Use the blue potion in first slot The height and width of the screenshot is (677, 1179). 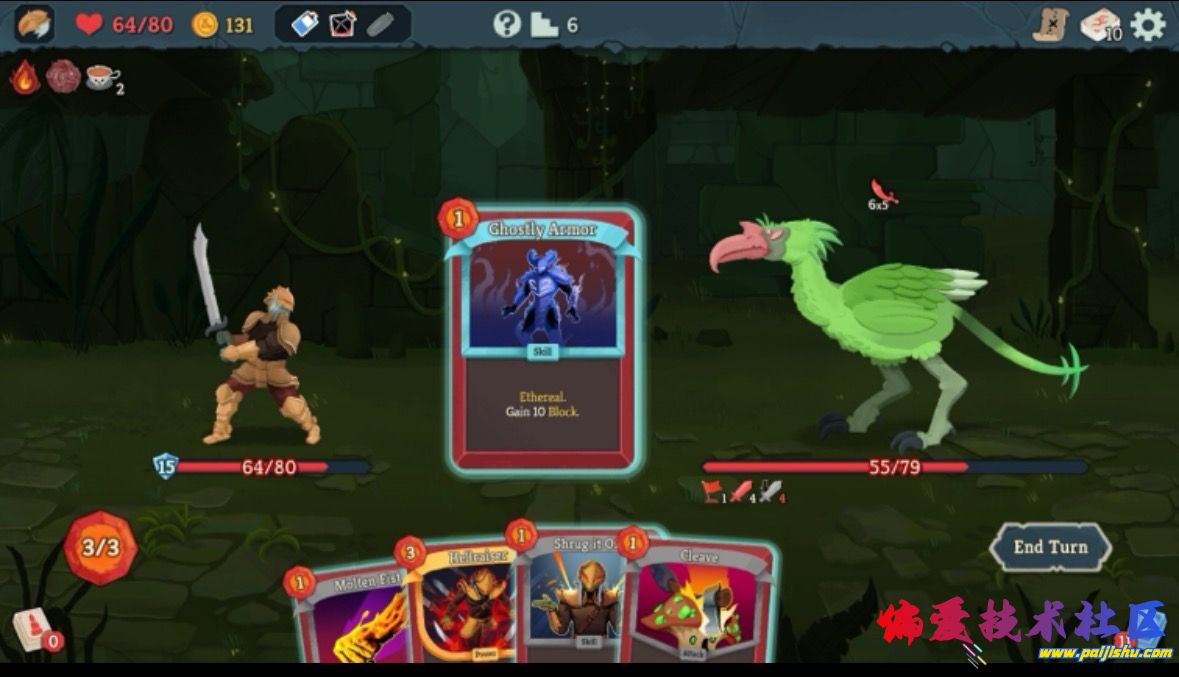pos(304,25)
